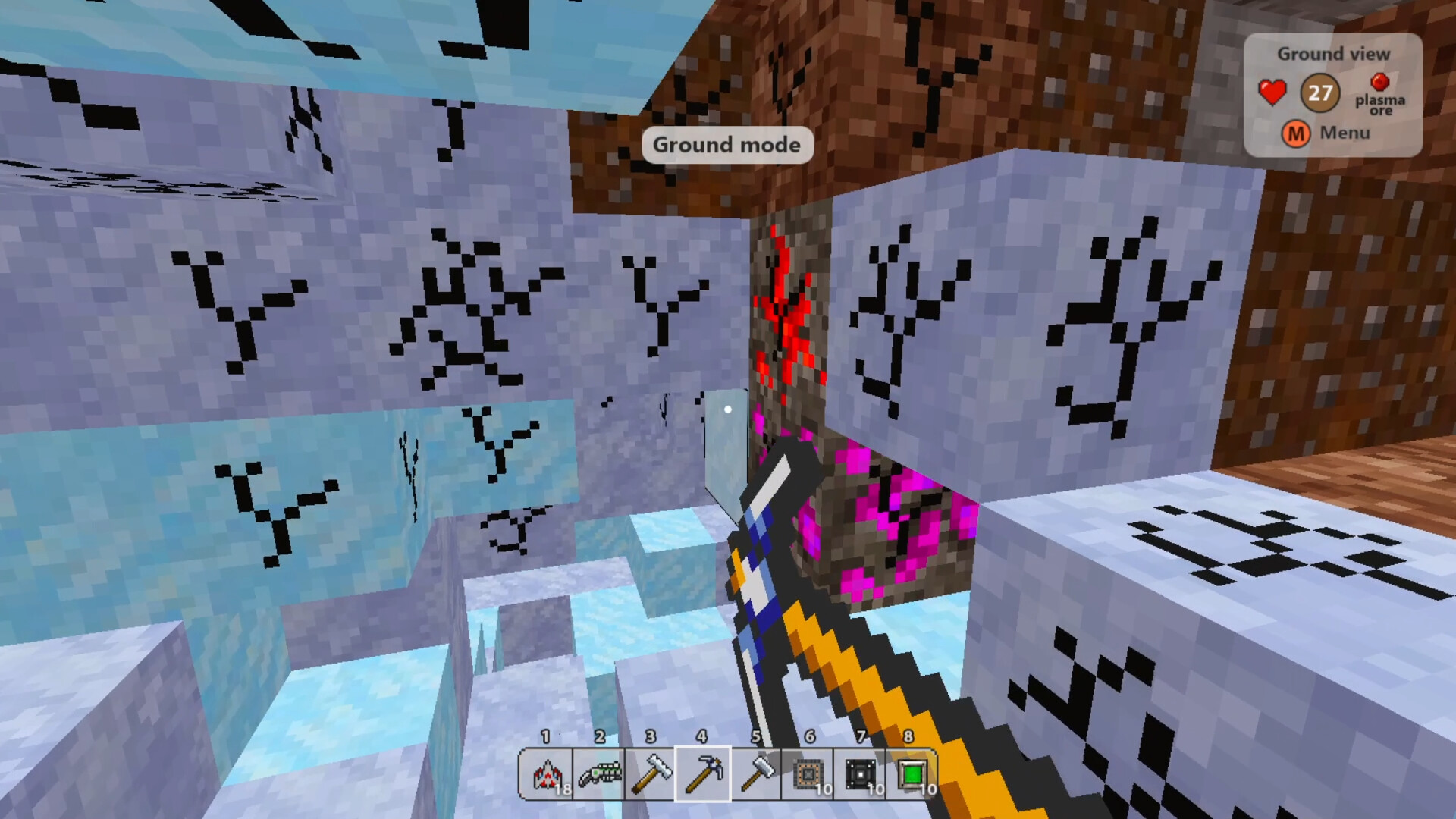Select the small mallet in hotbar slot 5
1456x819 pixels.
click(755, 773)
